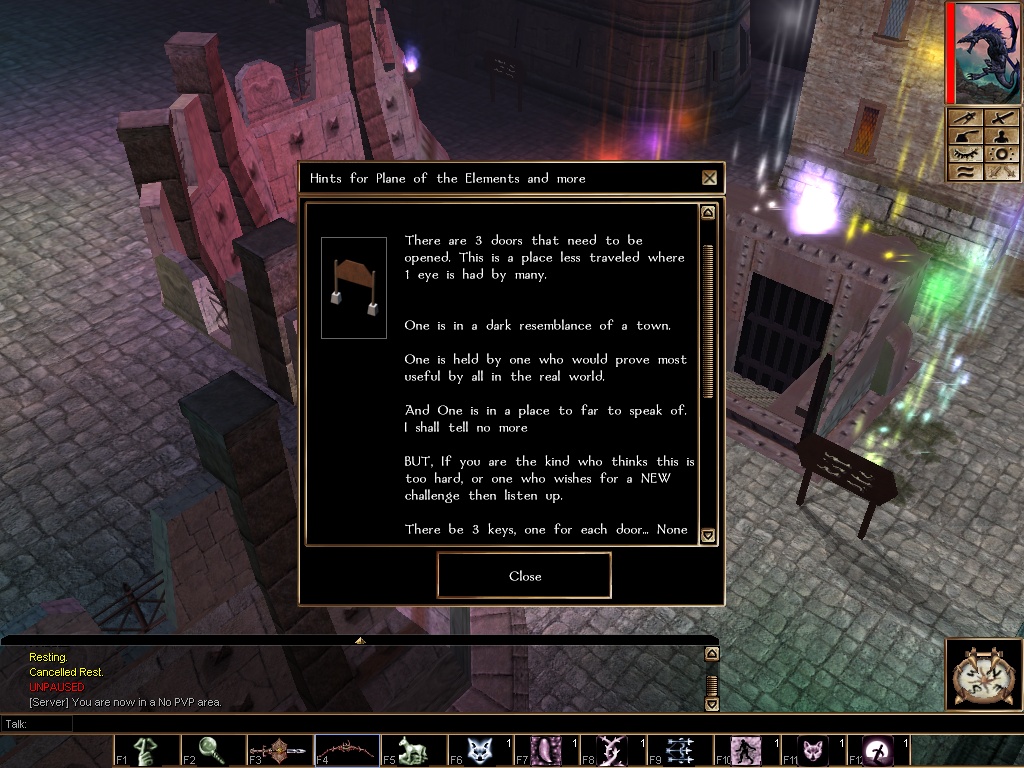Close the hints dialog with Close button
Image resolution: width=1024 pixels, height=768 pixels.
[524, 576]
